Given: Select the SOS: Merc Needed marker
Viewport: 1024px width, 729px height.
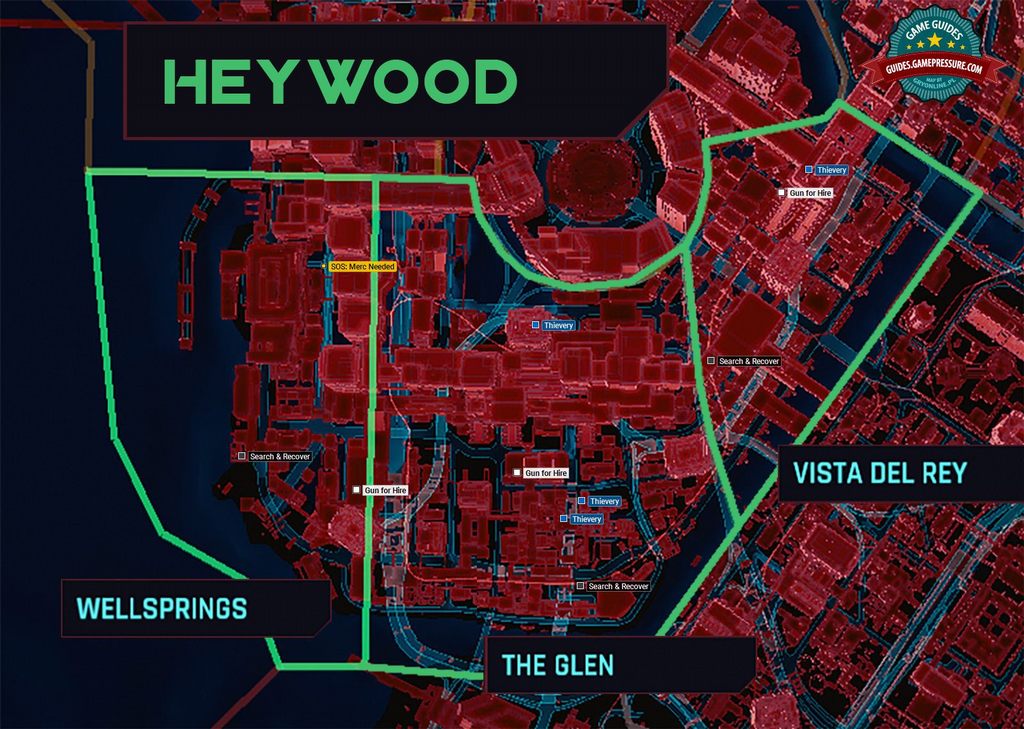Looking at the screenshot, I should (x=363, y=267).
